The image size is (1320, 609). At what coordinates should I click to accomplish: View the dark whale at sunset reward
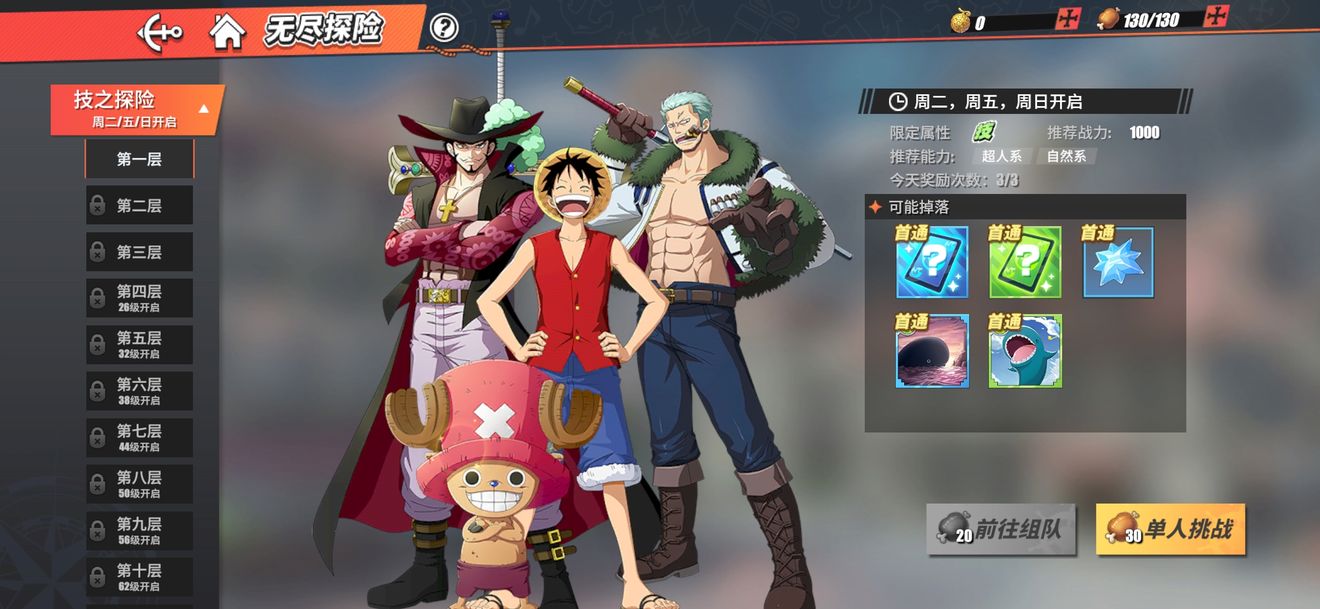tap(932, 352)
